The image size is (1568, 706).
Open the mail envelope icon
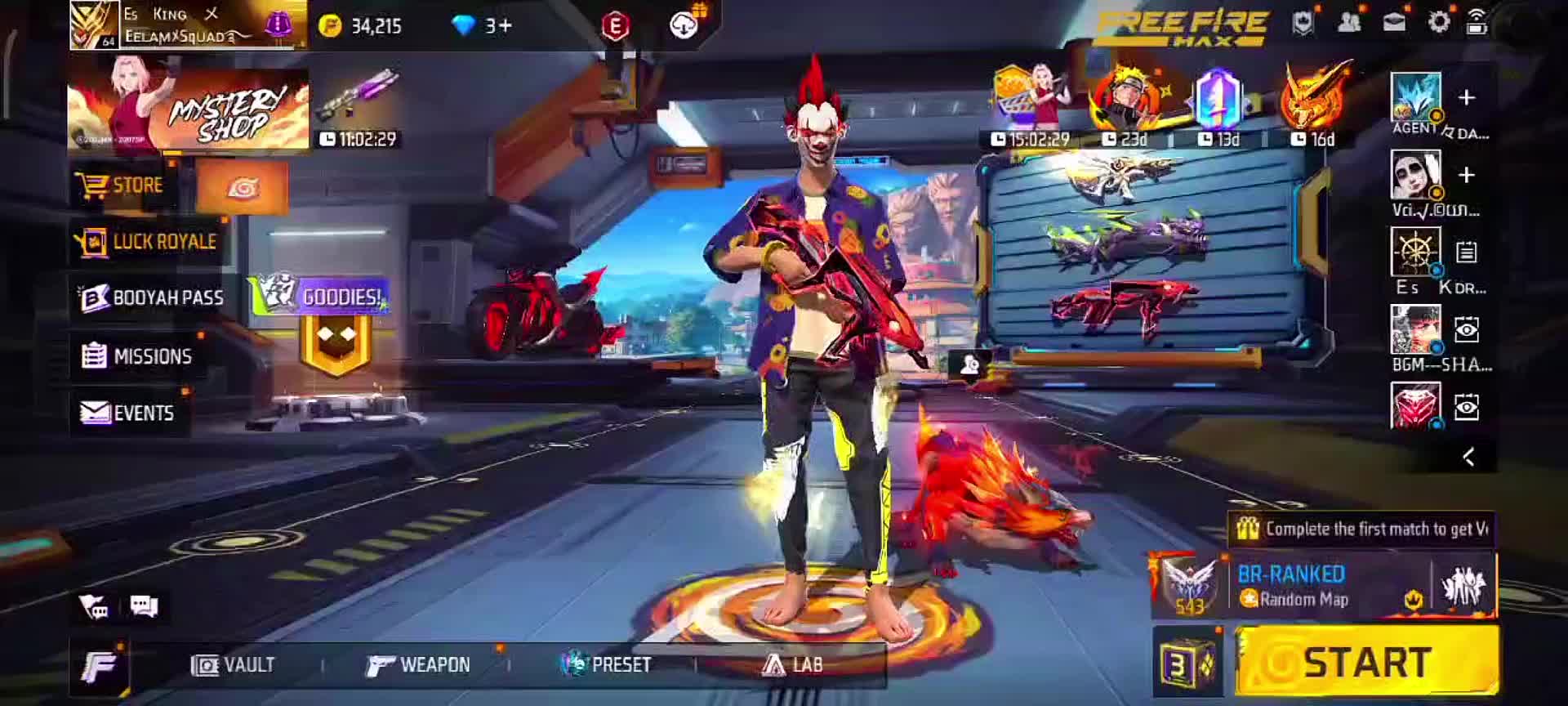[x=1394, y=23]
